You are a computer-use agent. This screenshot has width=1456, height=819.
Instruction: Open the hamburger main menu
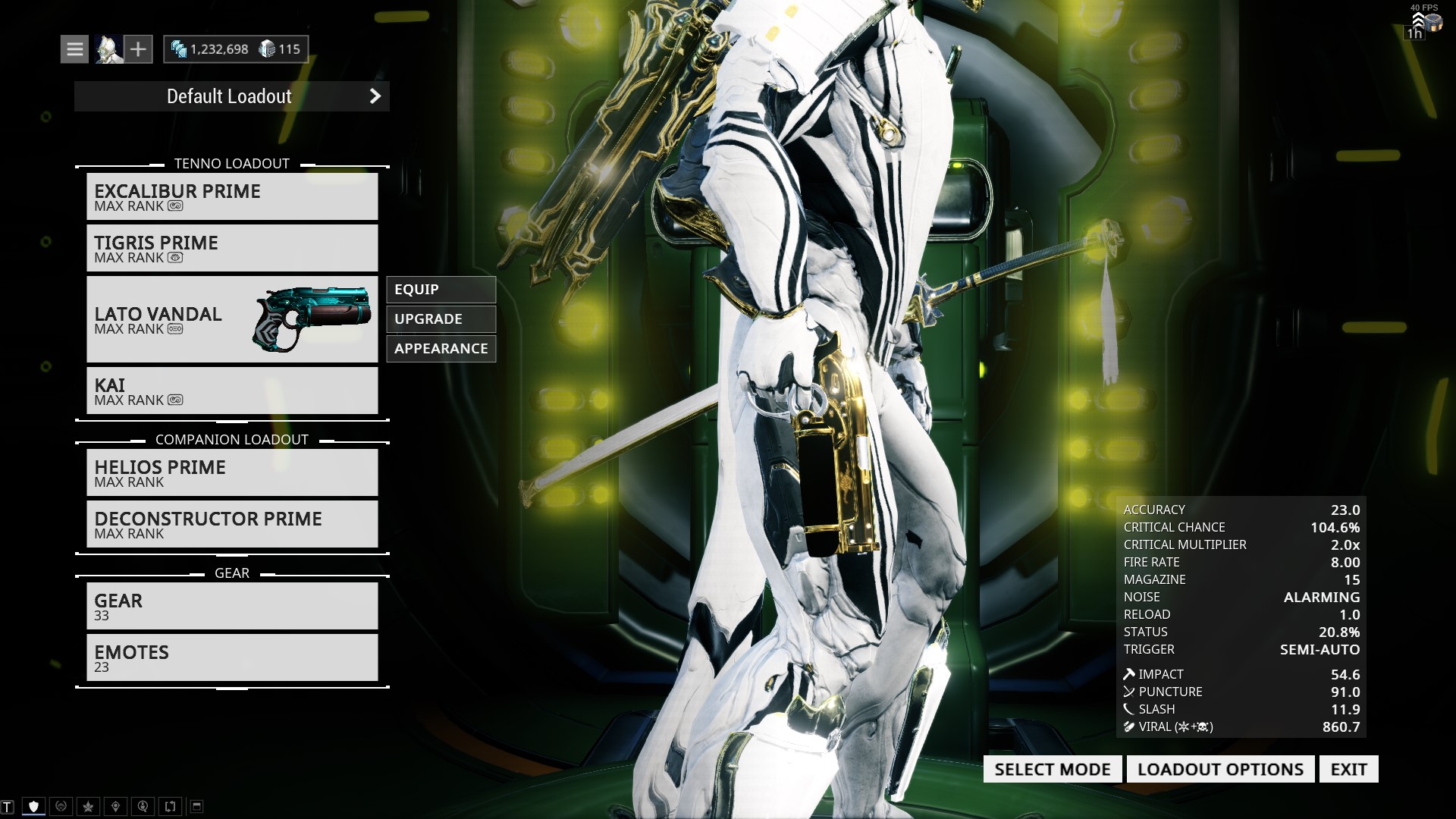(x=74, y=49)
